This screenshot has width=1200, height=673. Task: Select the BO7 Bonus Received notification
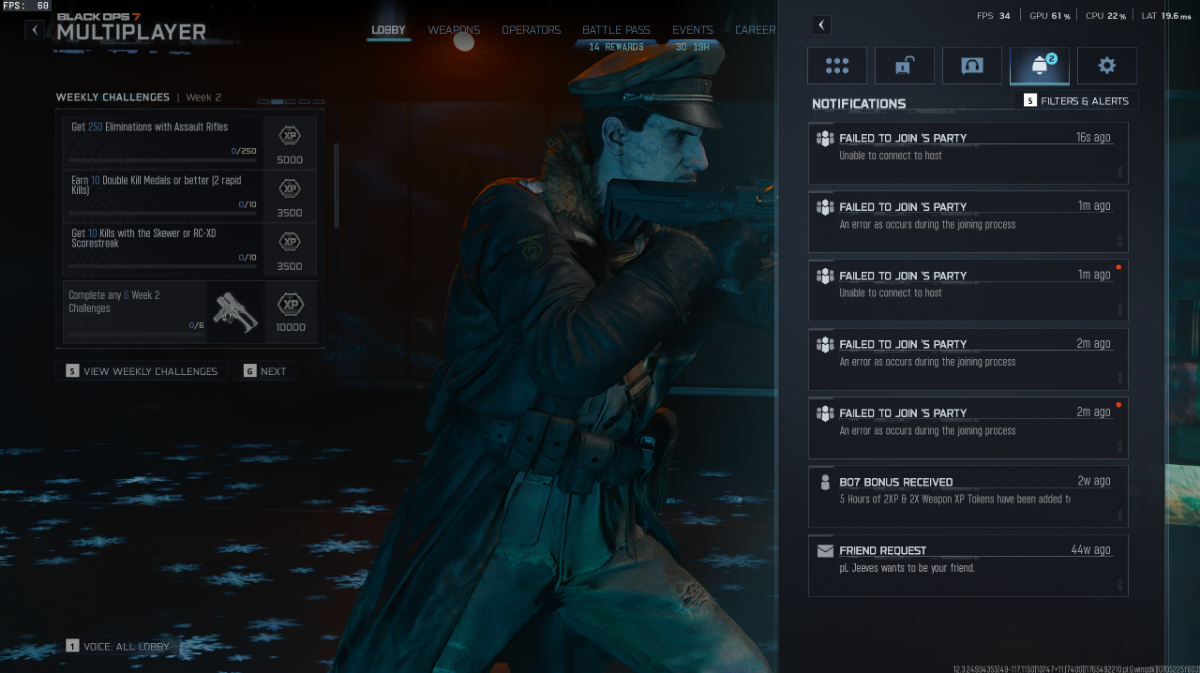[967, 496]
